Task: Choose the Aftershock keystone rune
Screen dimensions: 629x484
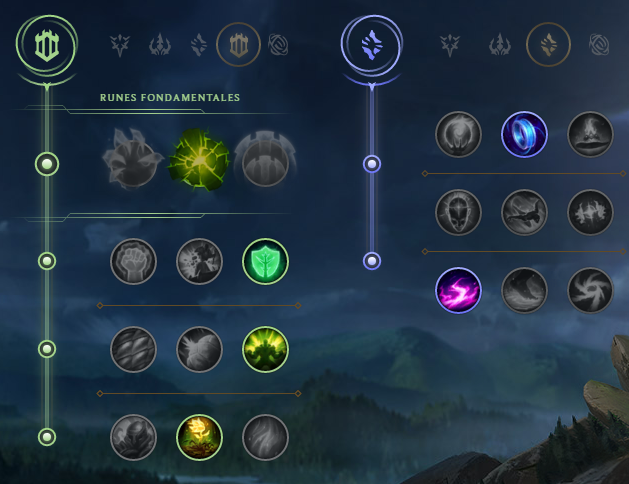Action: (x=199, y=157)
